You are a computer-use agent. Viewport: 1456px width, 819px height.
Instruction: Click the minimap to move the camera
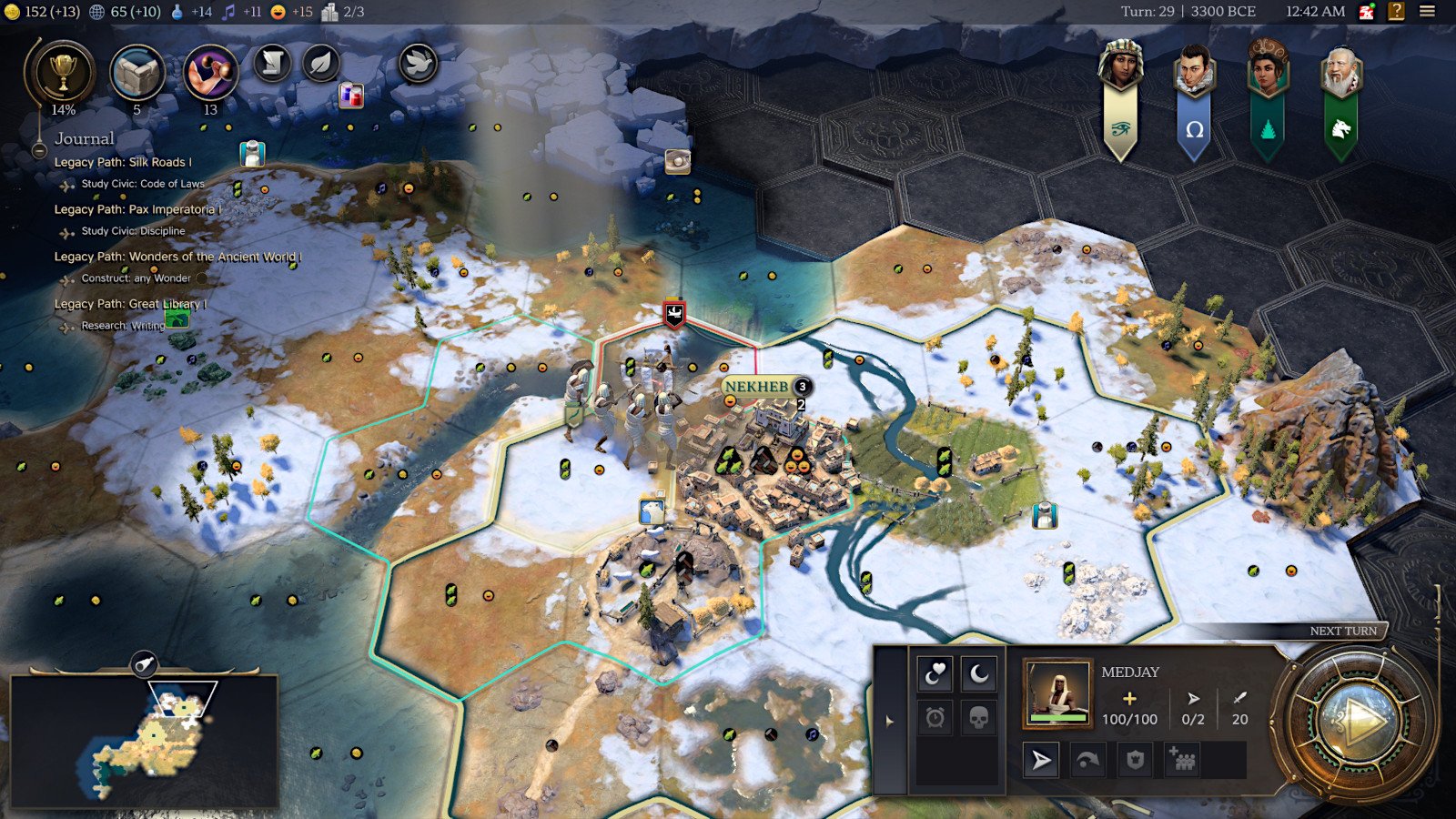coord(146,742)
